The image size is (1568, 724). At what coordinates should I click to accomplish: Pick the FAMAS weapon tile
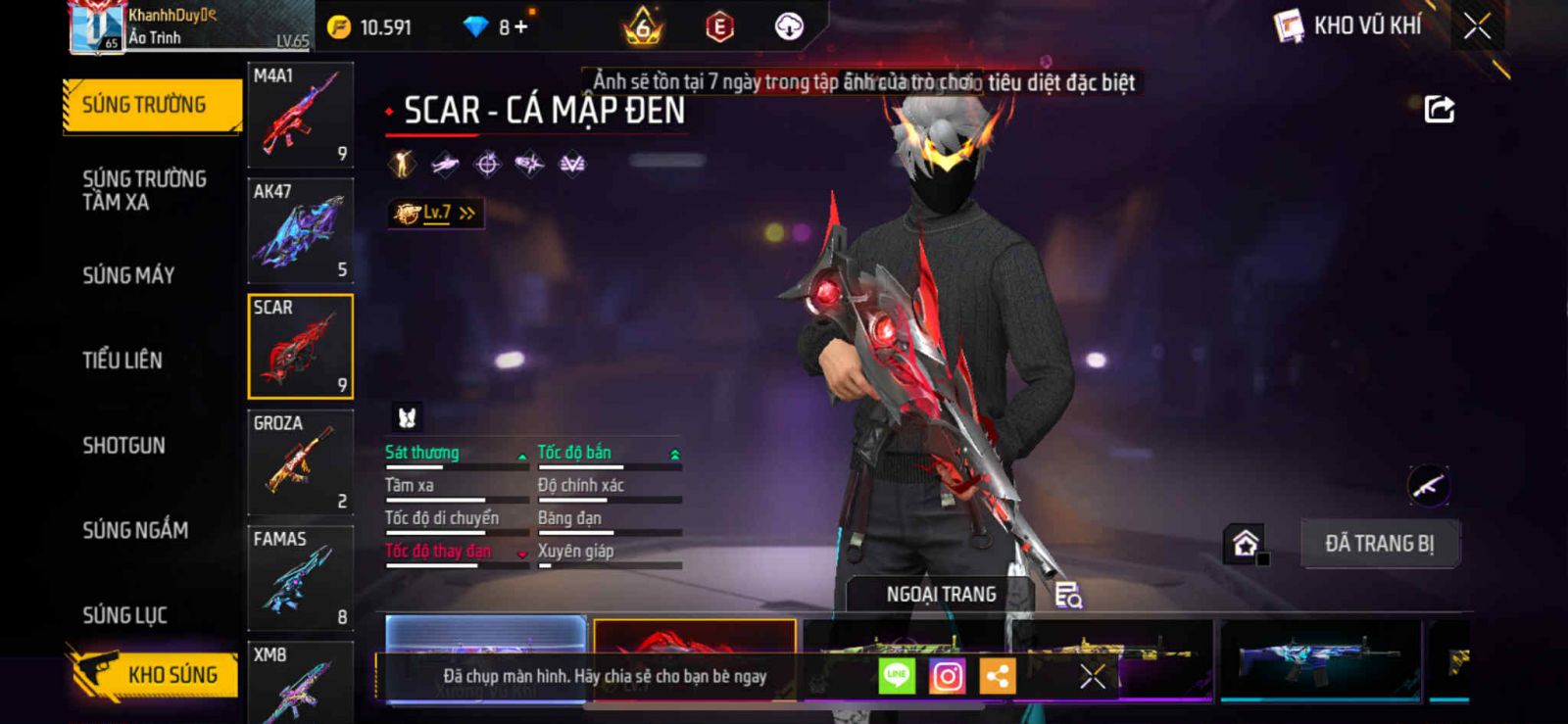tap(300, 578)
